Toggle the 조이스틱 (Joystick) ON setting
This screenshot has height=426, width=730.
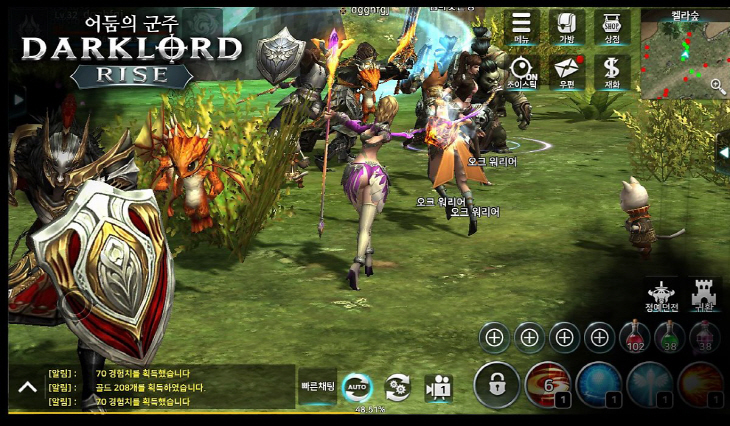coord(522,72)
